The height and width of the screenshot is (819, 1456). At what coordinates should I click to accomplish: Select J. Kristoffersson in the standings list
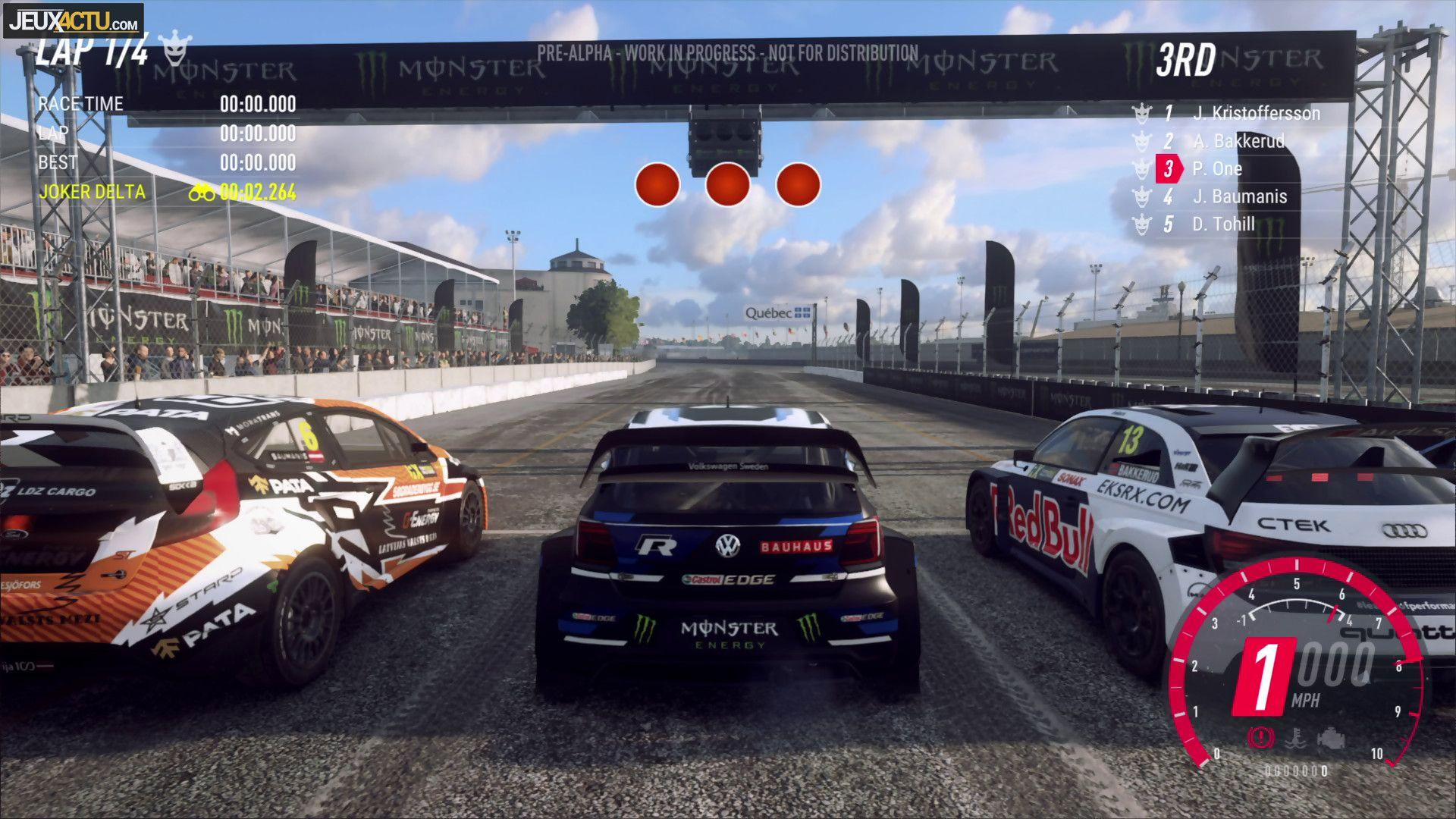[x=1255, y=114]
